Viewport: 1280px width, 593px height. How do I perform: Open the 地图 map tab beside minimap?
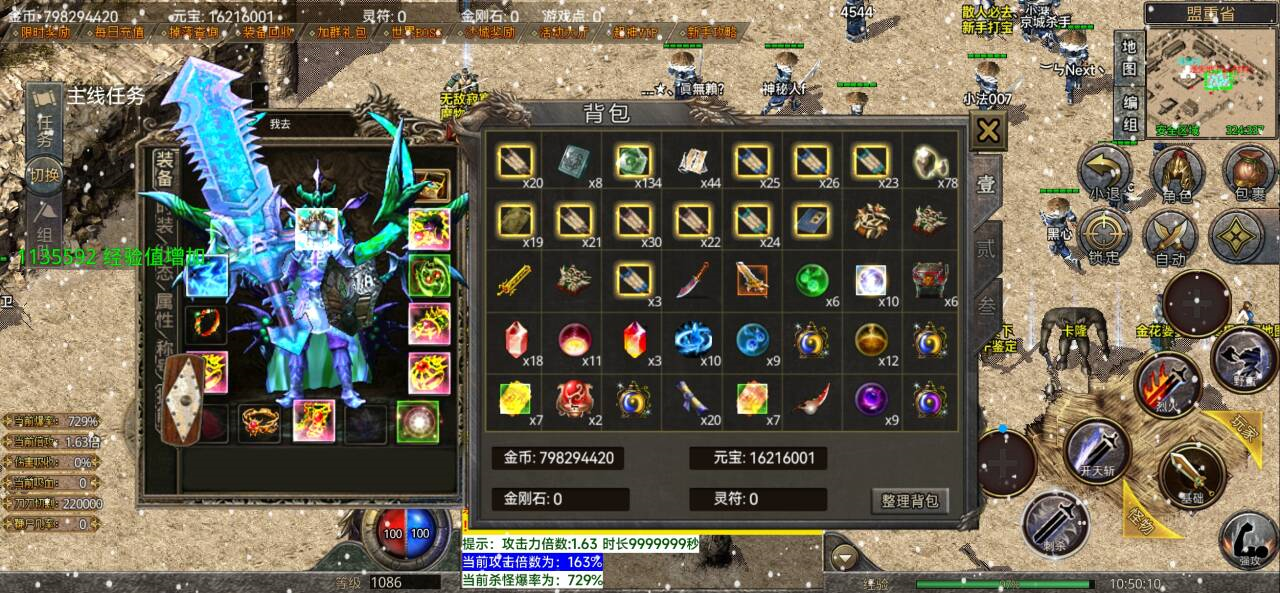[1129, 57]
